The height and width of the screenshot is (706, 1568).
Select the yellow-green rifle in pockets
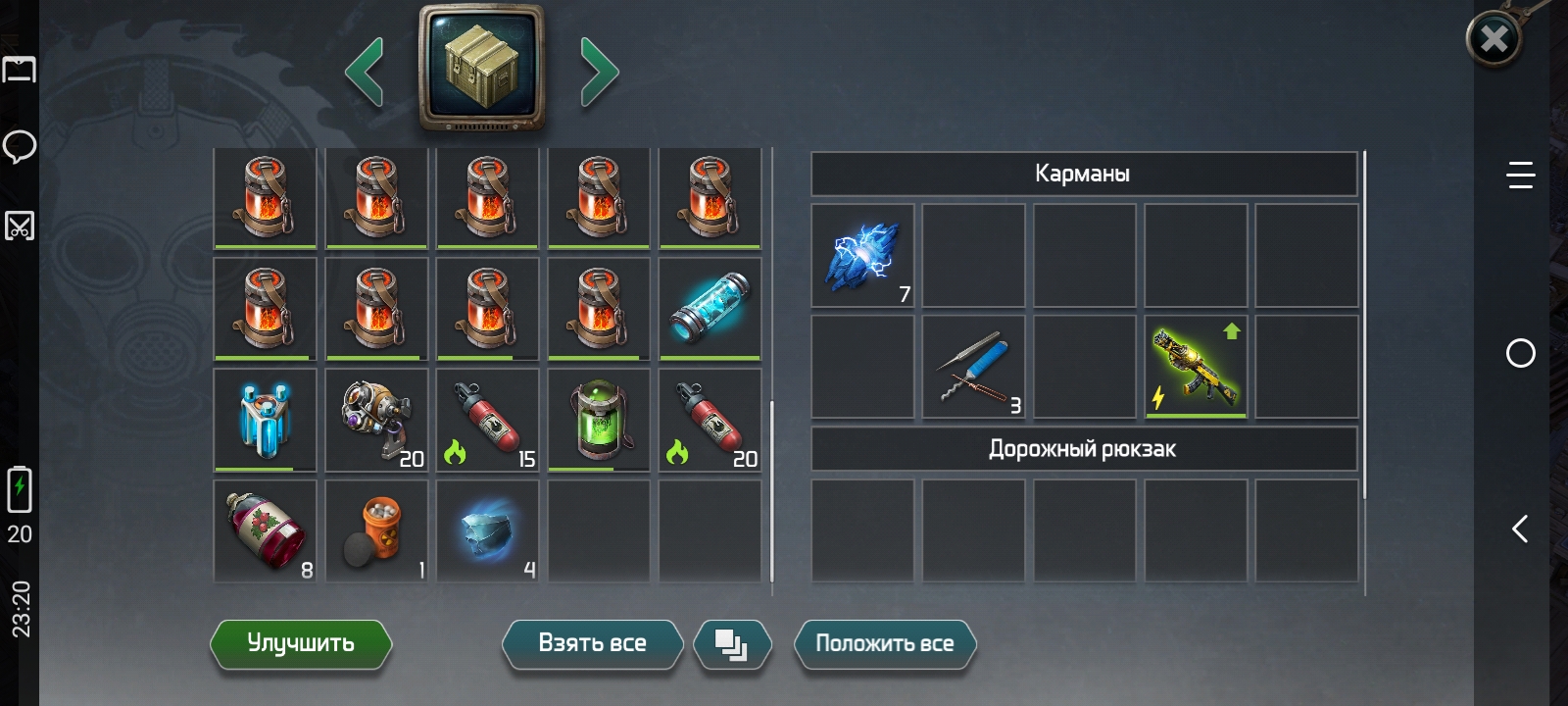[1196, 367]
